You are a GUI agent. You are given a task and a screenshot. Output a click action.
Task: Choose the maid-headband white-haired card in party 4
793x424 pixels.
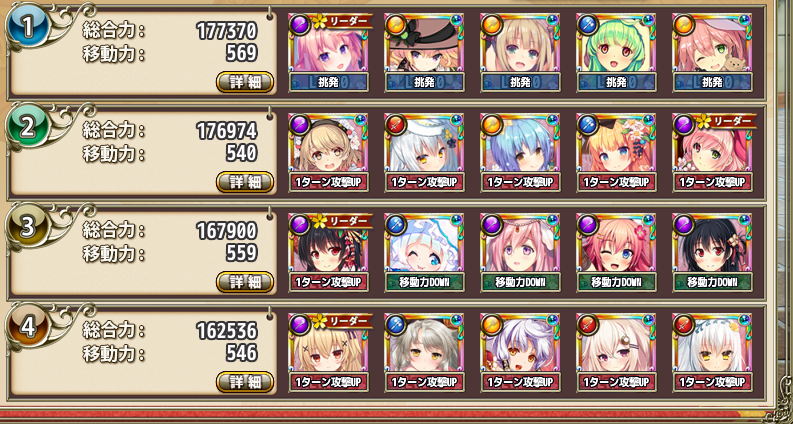[x=711, y=346]
